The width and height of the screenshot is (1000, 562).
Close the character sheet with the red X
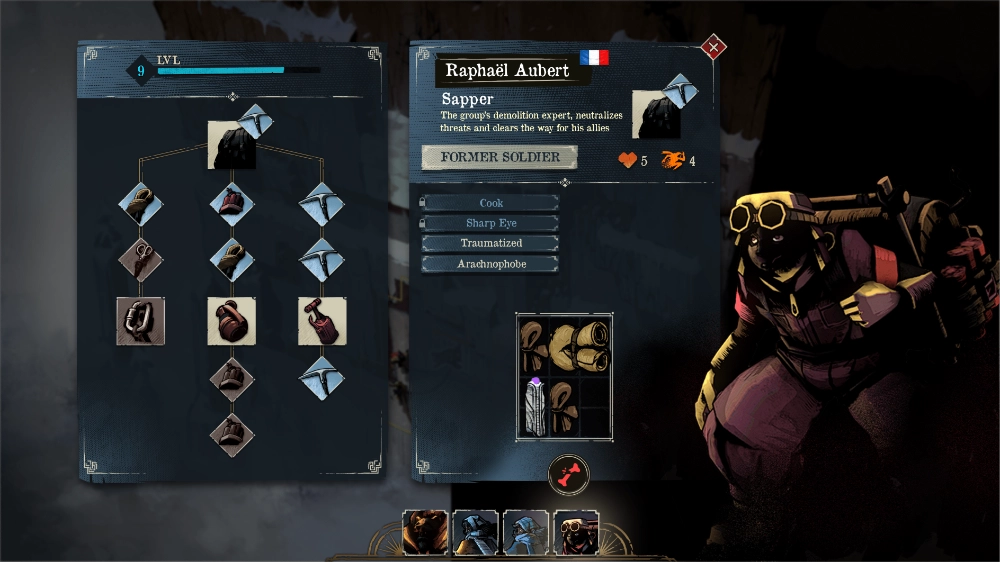click(x=713, y=46)
